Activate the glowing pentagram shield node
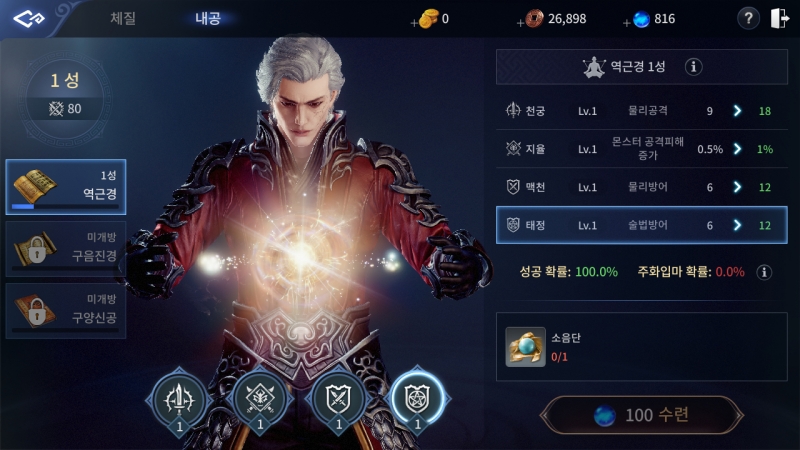 (417, 401)
